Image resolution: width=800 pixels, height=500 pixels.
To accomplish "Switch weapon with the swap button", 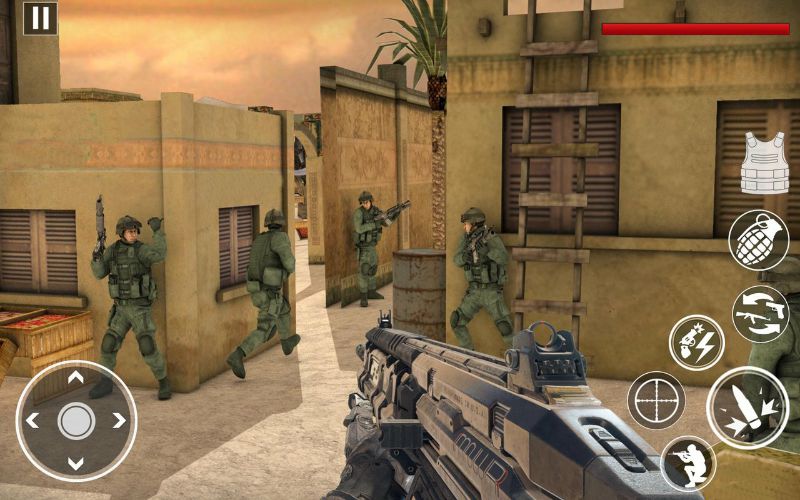I will [x=760, y=313].
